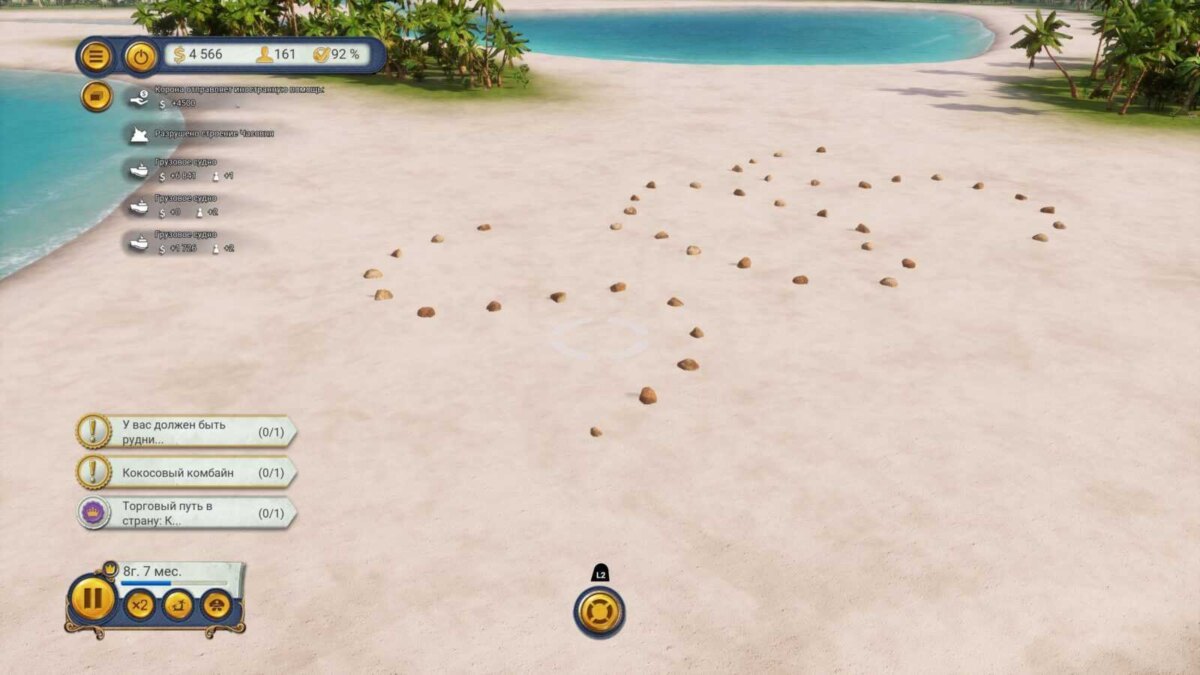
Task: Toggle the notification log button
Action: (x=96, y=96)
